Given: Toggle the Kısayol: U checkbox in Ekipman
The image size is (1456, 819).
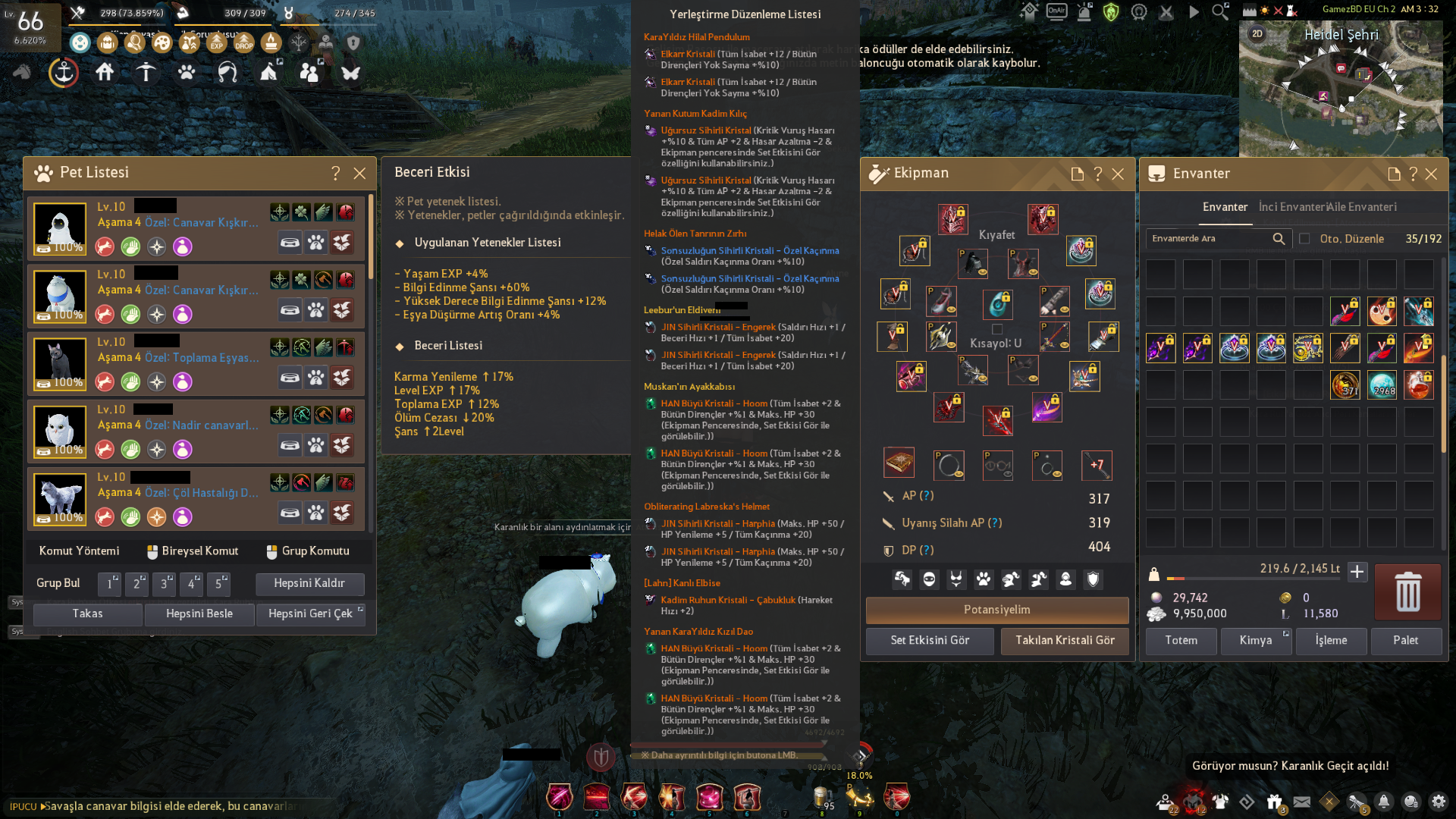Looking at the screenshot, I should point(996,328).
